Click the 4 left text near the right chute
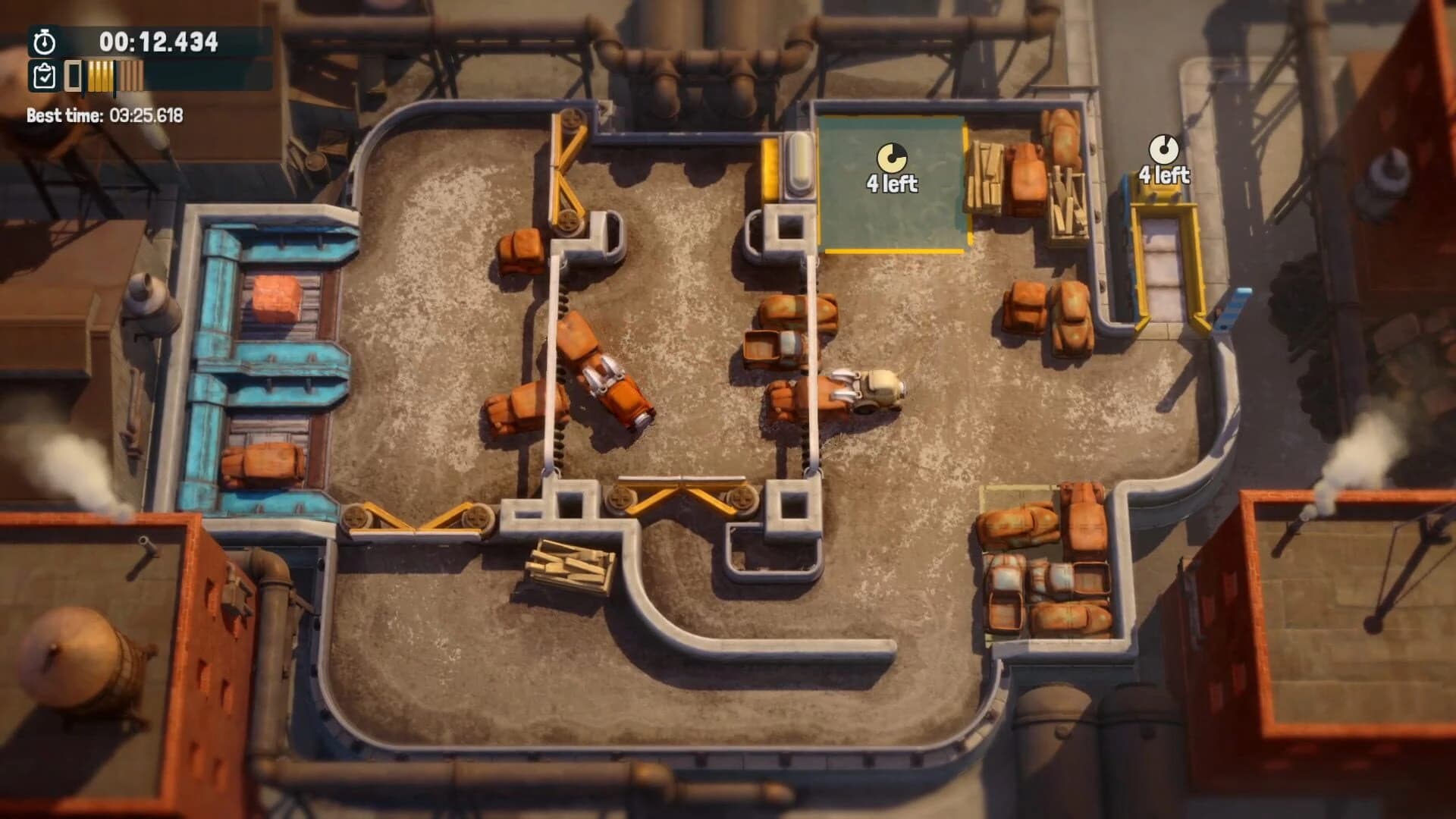Image resolution: width=1456 pixels, height=819 pixels. click(x=1163, y=175)
